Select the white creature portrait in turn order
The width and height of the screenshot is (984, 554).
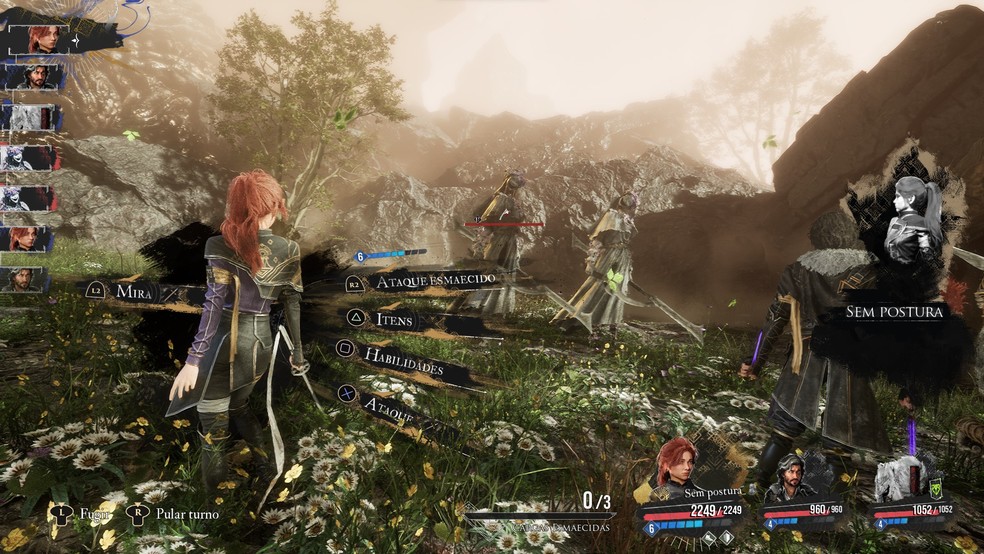coord(32,117)
